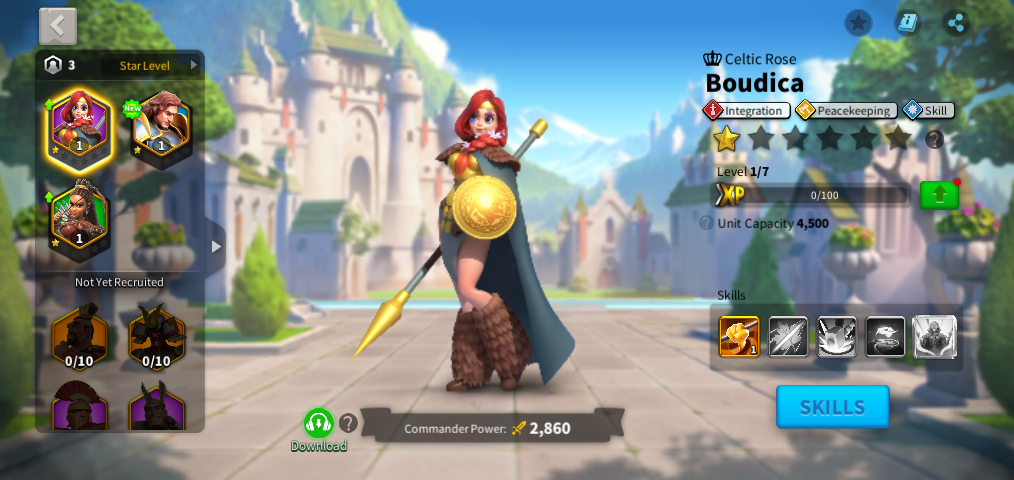Screen dimensions: 1014x480
Task: Open the blue SKILLS button
Action: click(832, 407)
